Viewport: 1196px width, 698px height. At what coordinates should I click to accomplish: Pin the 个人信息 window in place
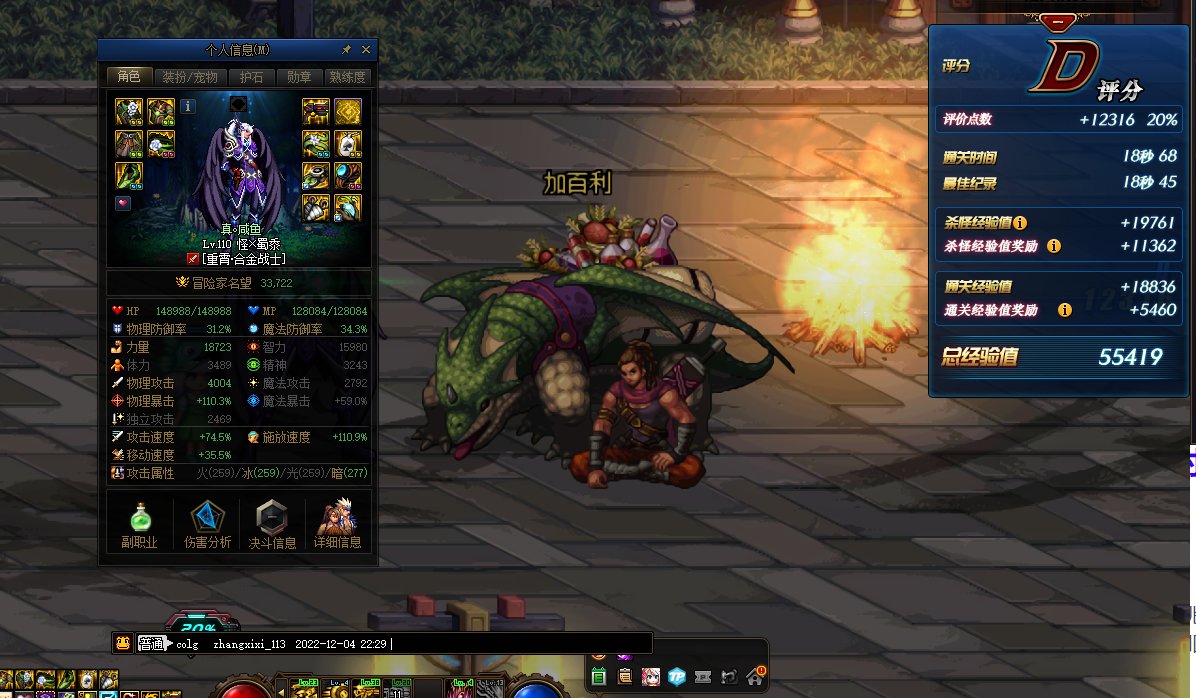coord(346,49)
